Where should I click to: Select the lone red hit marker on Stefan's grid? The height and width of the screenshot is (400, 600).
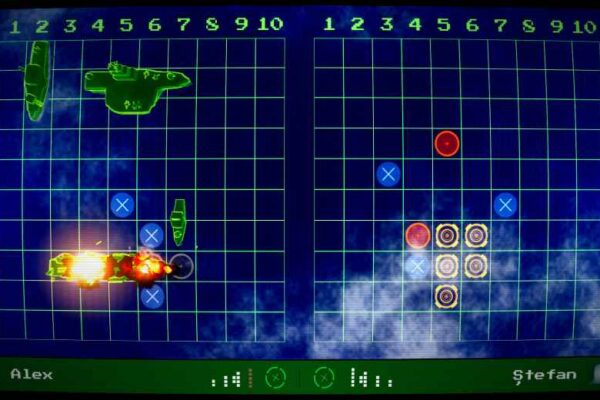446,143
